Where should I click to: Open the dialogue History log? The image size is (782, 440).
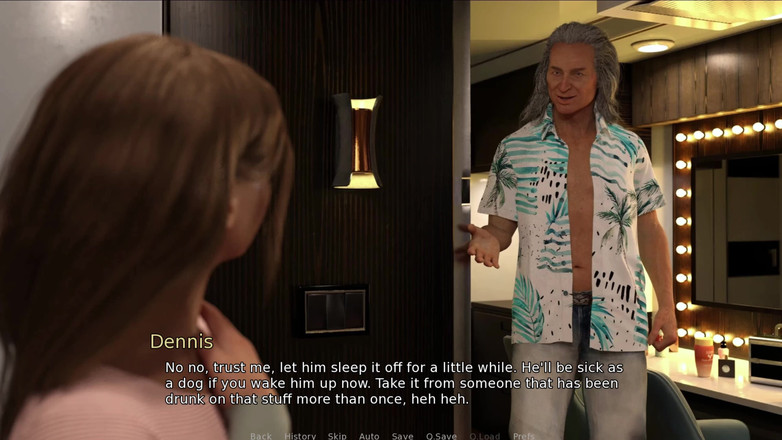tap(300, 436)
